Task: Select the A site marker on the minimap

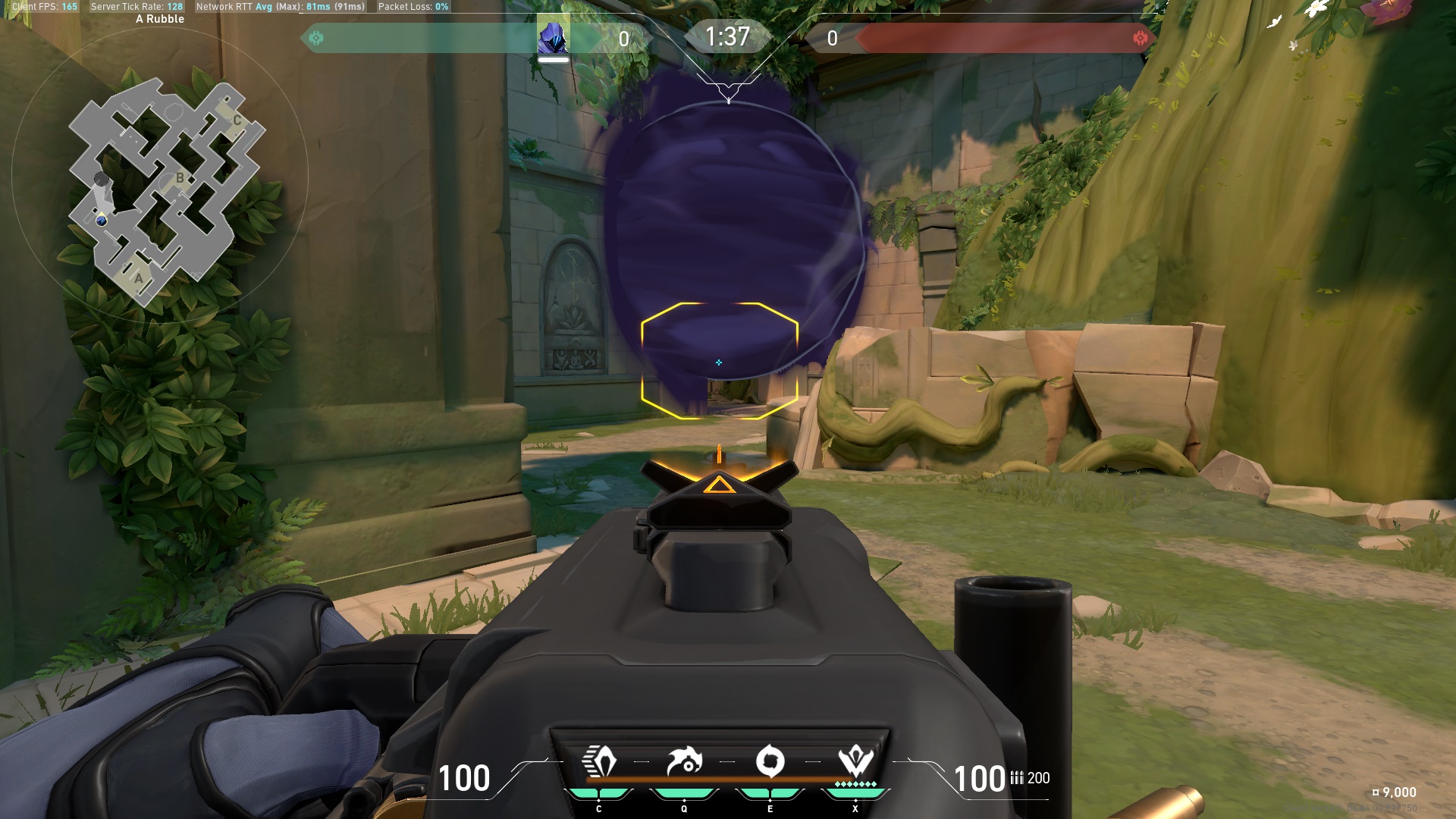Action: click(139, 279)
